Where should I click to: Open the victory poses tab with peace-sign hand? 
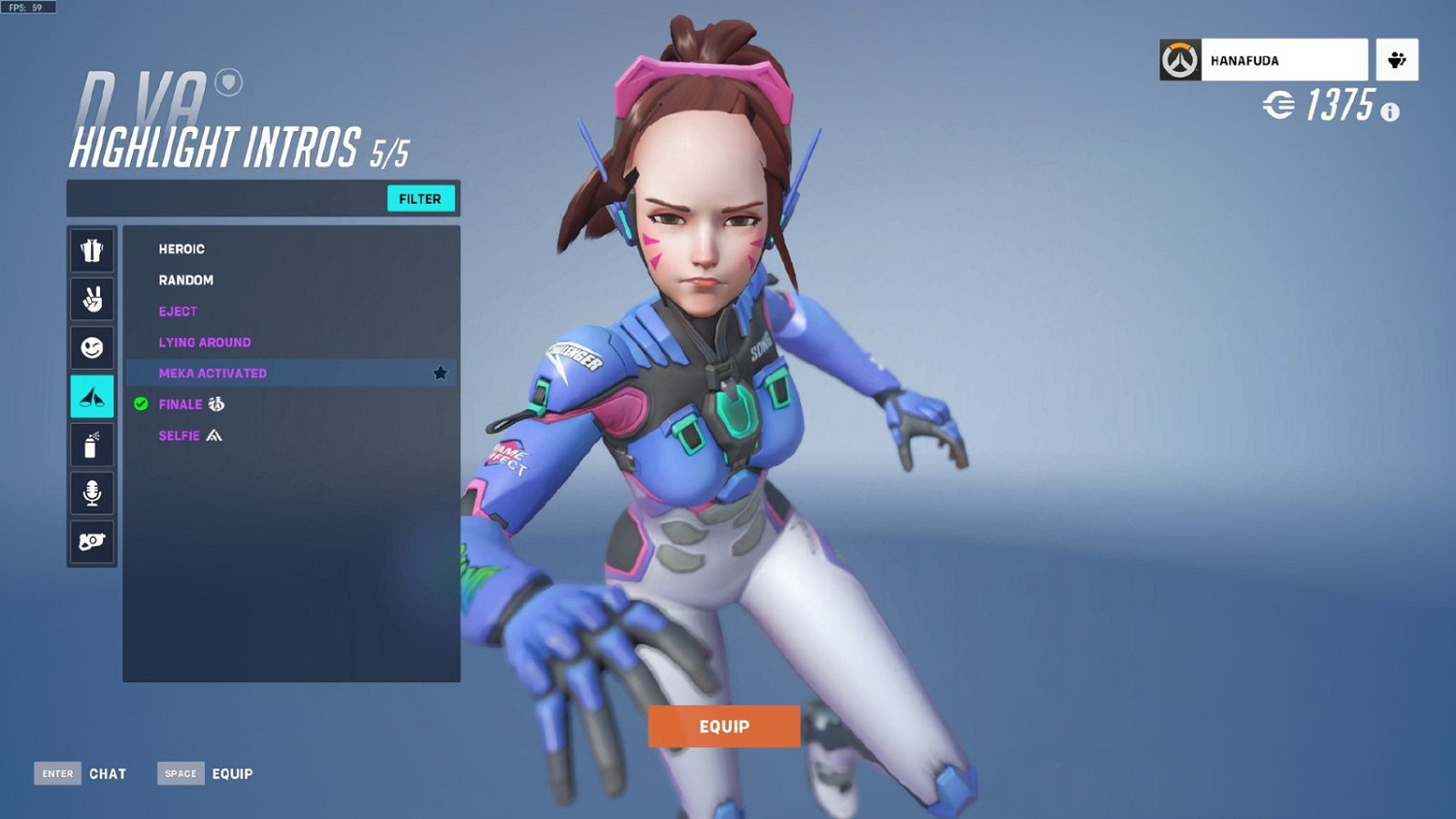92,300
